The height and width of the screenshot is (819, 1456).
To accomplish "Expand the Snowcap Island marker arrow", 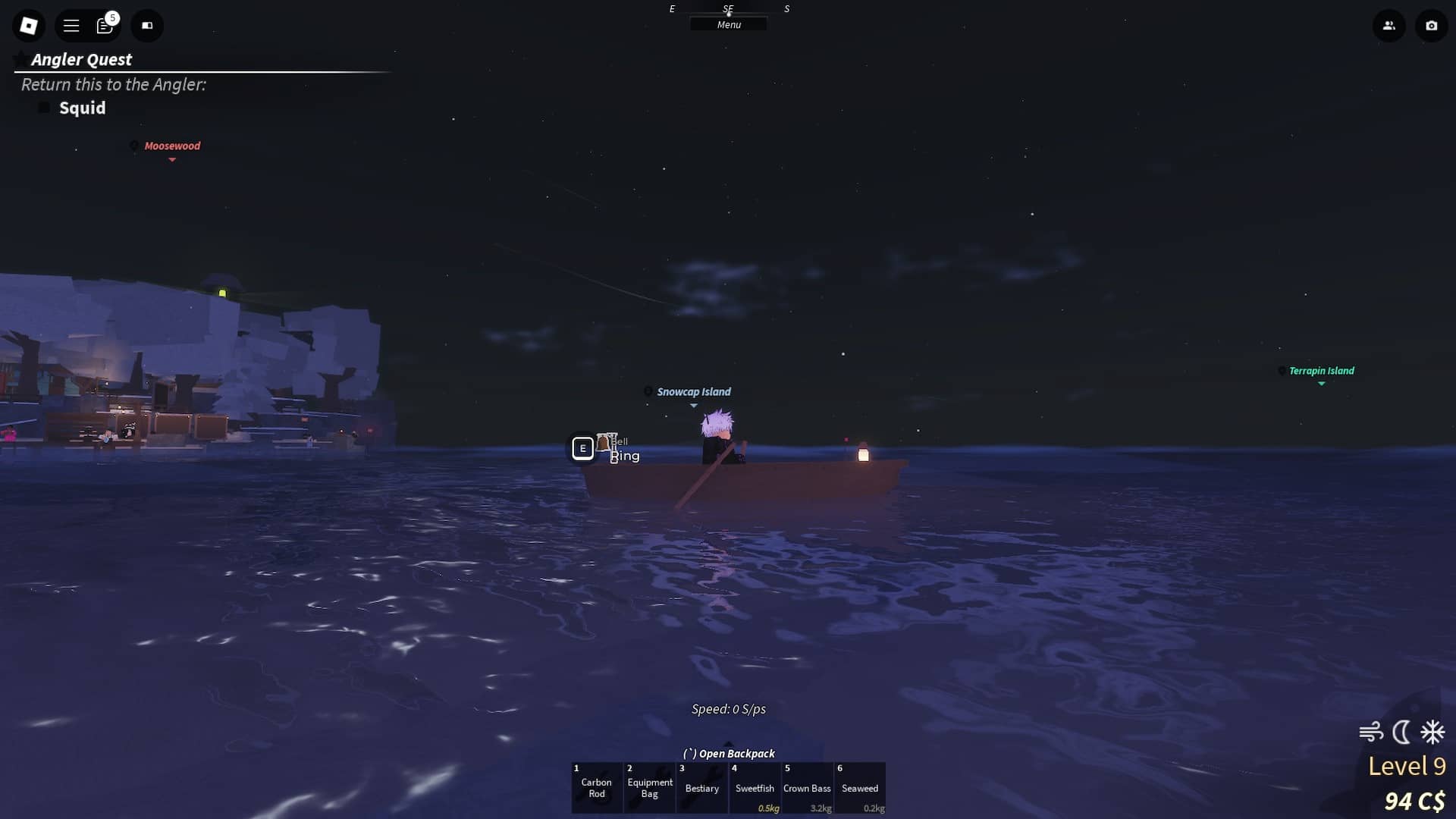I will tap(694, 406).
